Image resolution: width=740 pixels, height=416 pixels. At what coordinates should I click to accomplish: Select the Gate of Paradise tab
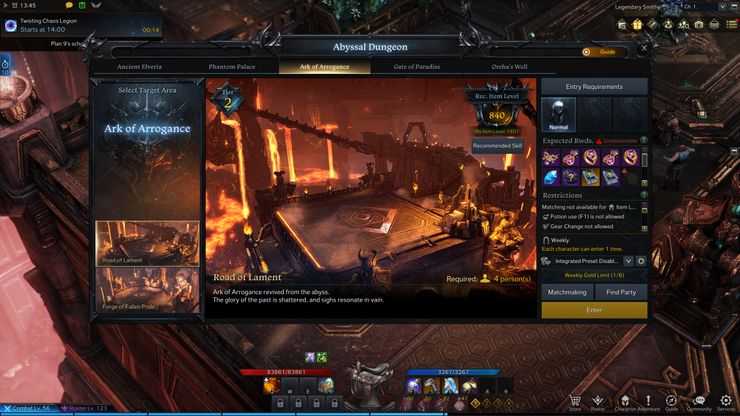pos(418,66)
